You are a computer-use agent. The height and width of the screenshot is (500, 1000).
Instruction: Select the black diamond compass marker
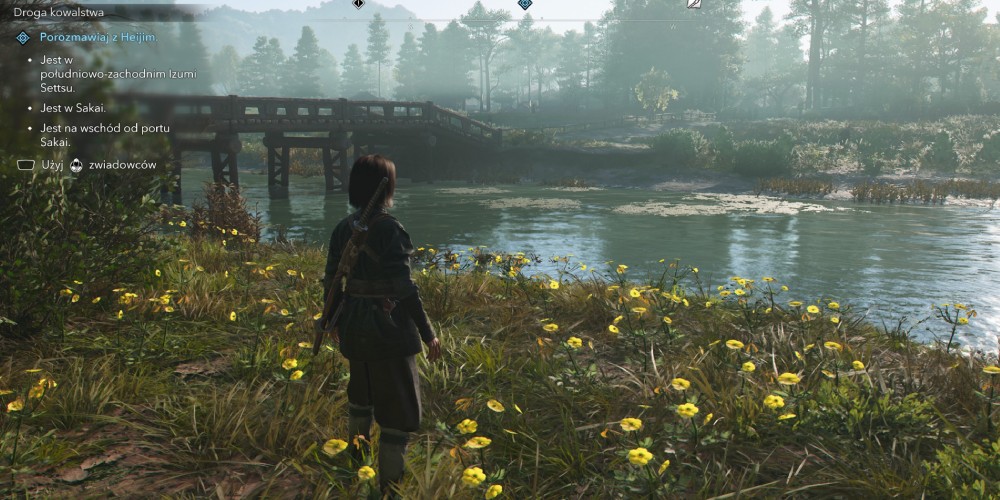(358, 4)
